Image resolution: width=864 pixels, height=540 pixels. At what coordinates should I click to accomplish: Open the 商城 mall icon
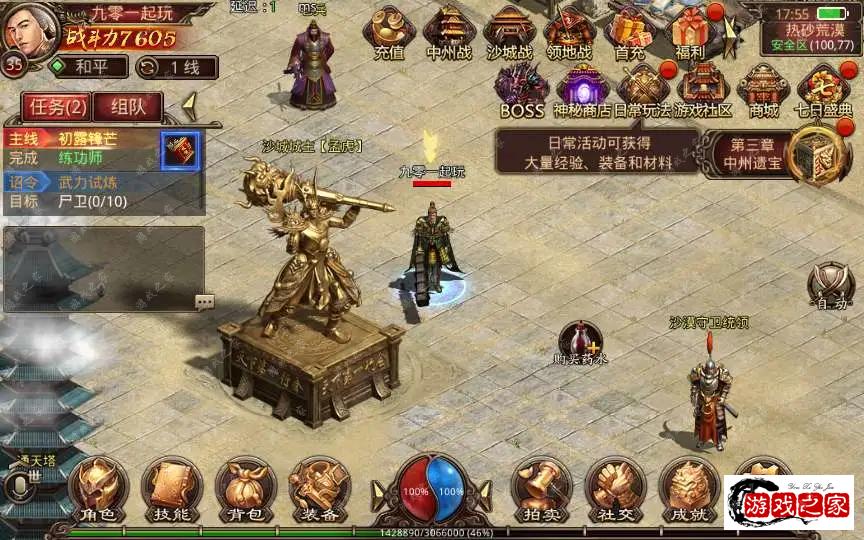(763, 90)
